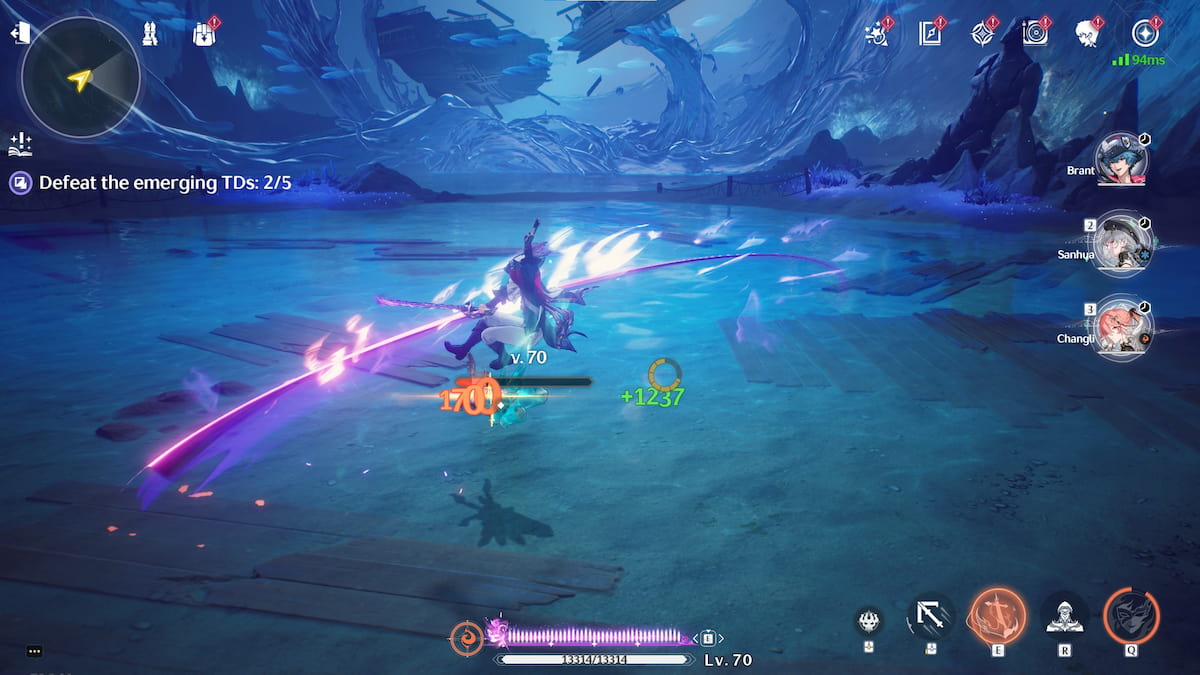
Task: Use the masked face echo ability
Action: coord(1131,615)
